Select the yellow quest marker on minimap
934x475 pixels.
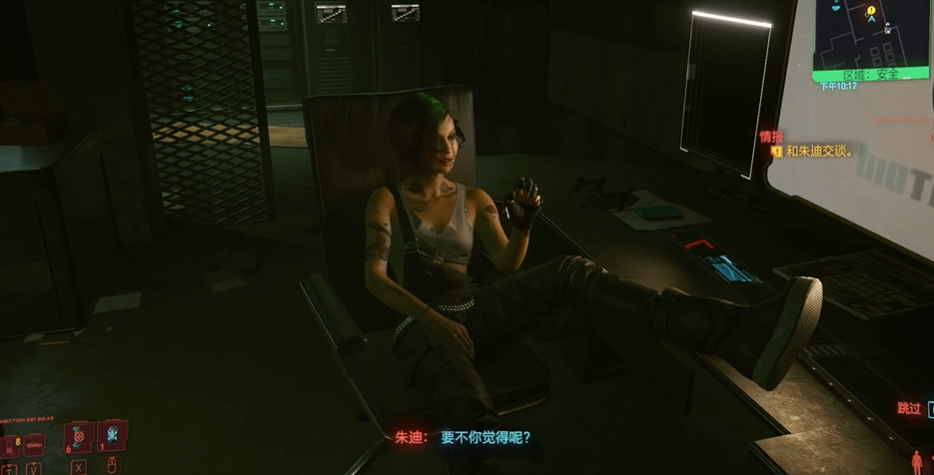point(871,12)
